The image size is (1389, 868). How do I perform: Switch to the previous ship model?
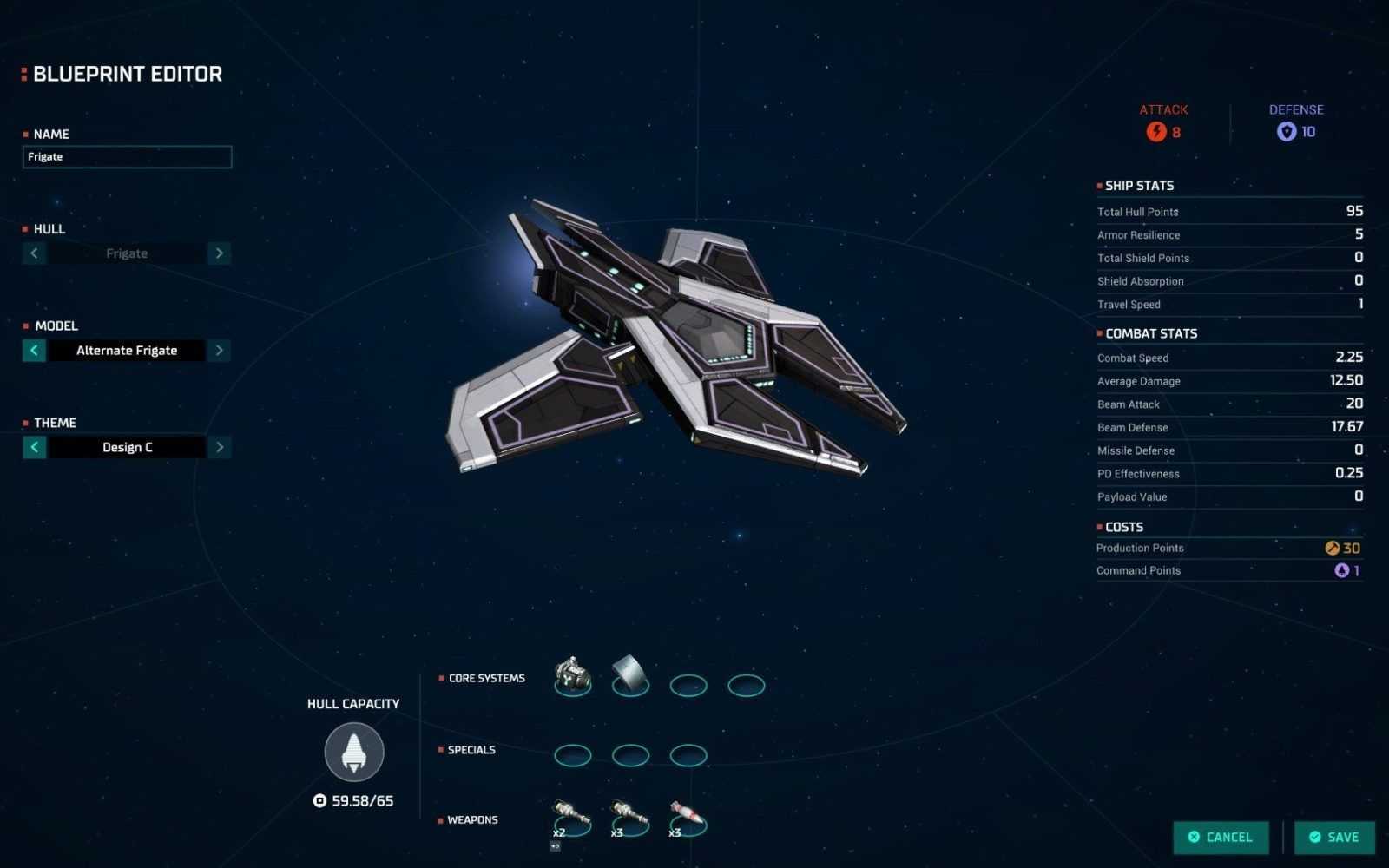point(34,351)
